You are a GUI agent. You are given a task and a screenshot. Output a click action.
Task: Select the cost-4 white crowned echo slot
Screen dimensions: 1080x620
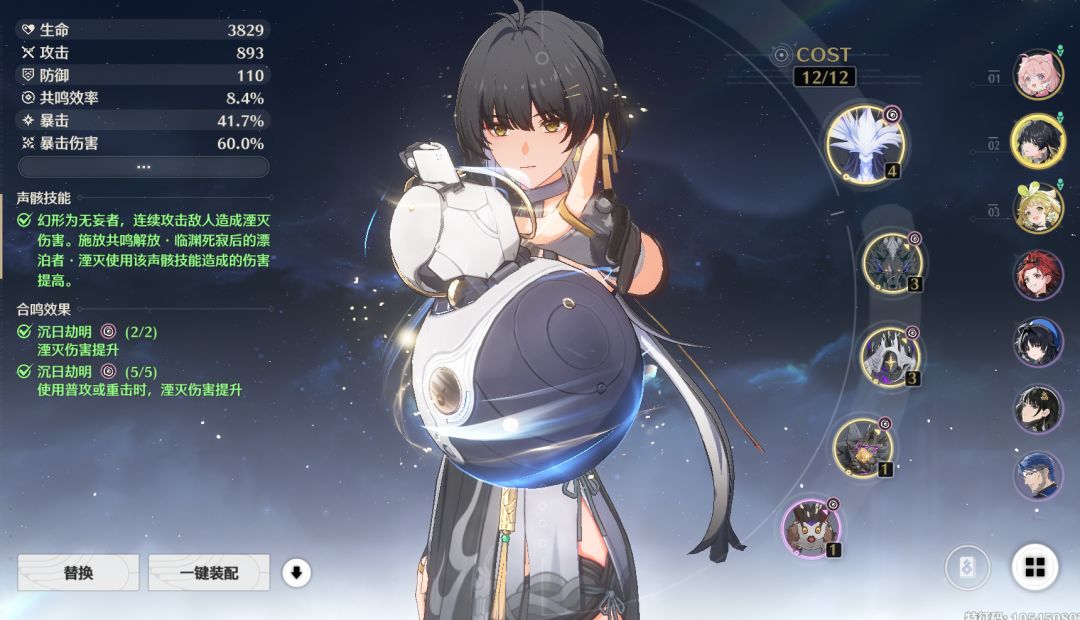tap(864, 145)
